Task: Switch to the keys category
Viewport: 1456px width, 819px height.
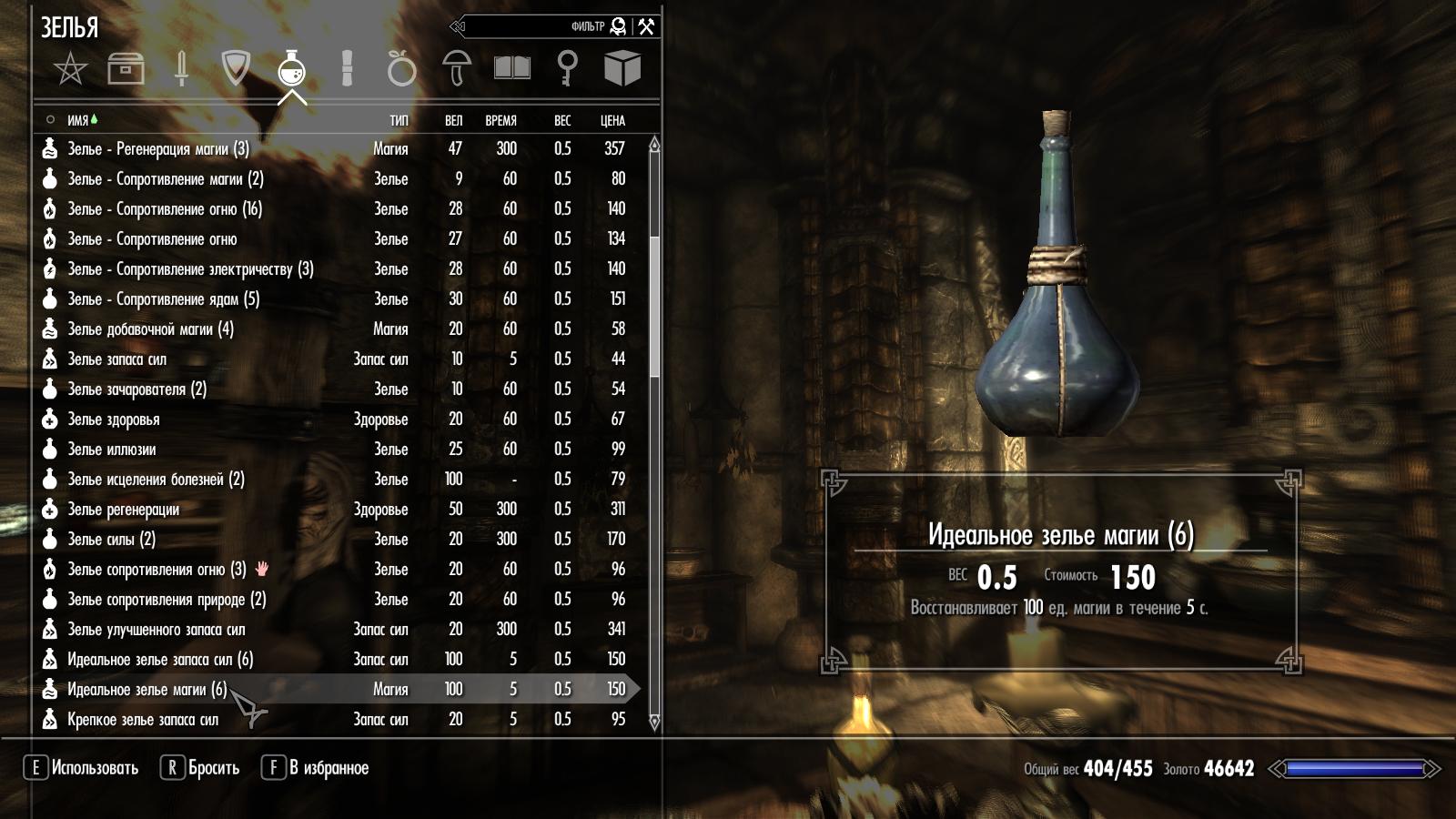Action: point(567,68)
